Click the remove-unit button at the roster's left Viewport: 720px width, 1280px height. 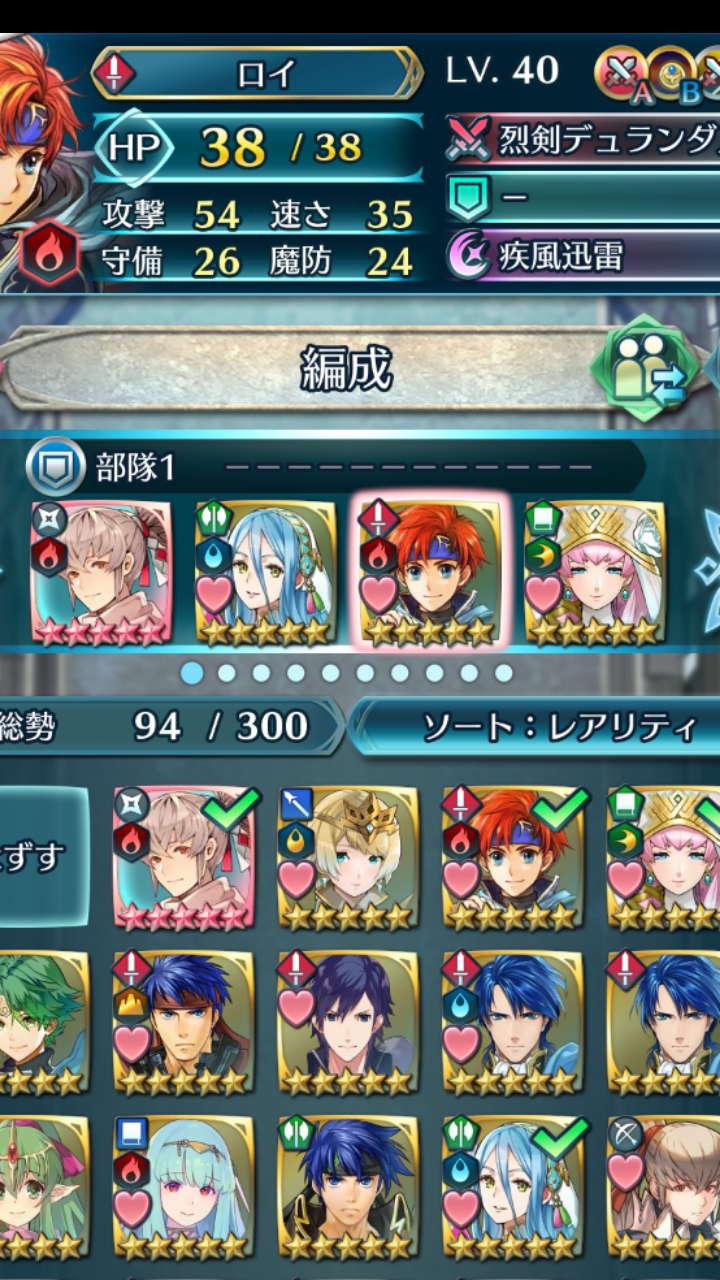click(40, 855)
